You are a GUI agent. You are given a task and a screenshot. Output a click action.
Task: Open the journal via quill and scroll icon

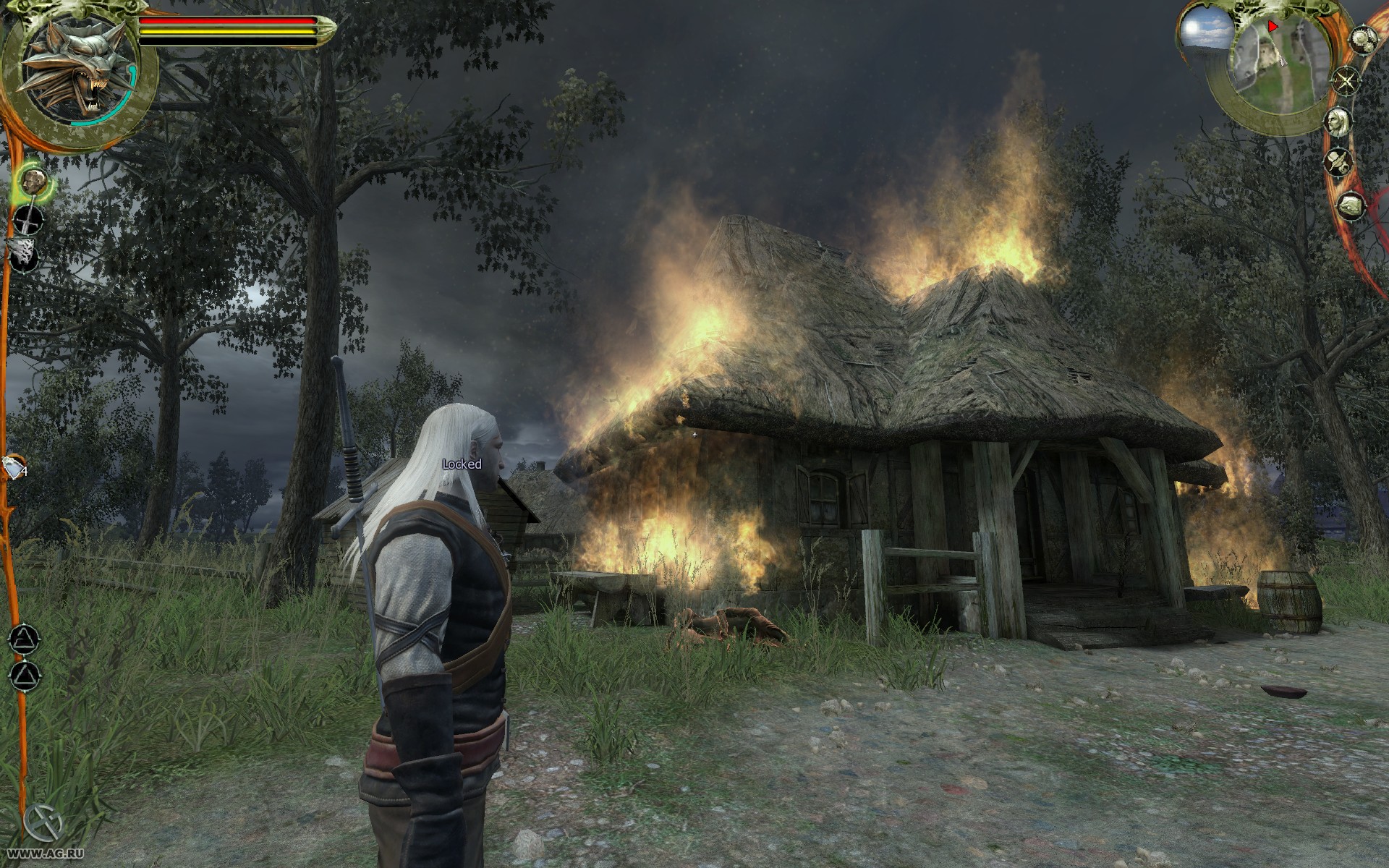point(1339,162)
